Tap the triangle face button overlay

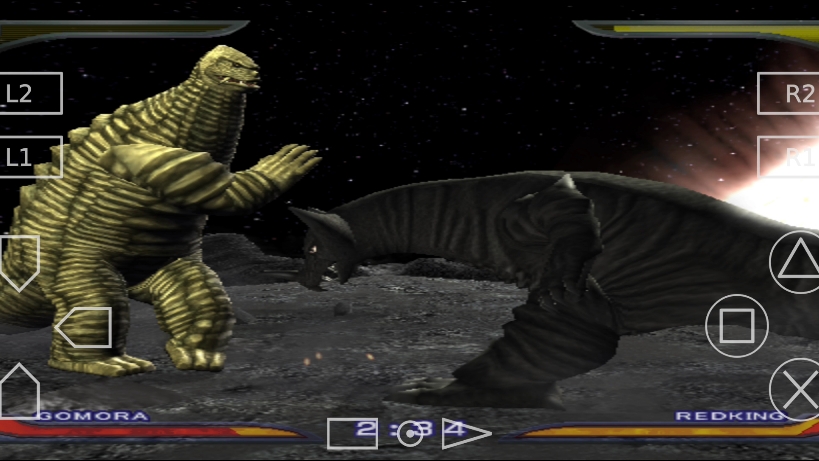796,260
